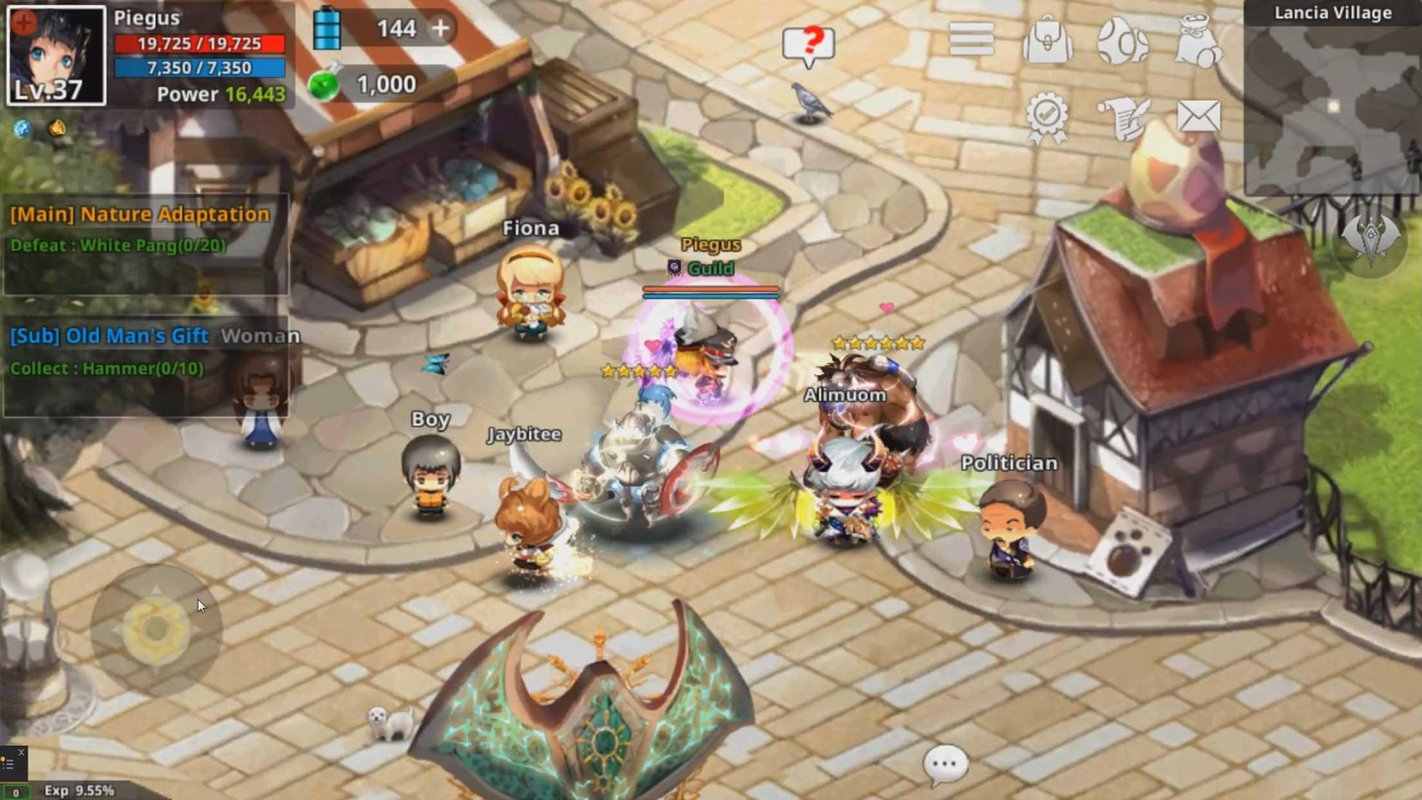Open the pet bag icon
Viewport: 1422px width, 800px height.
click(1196, 43)
